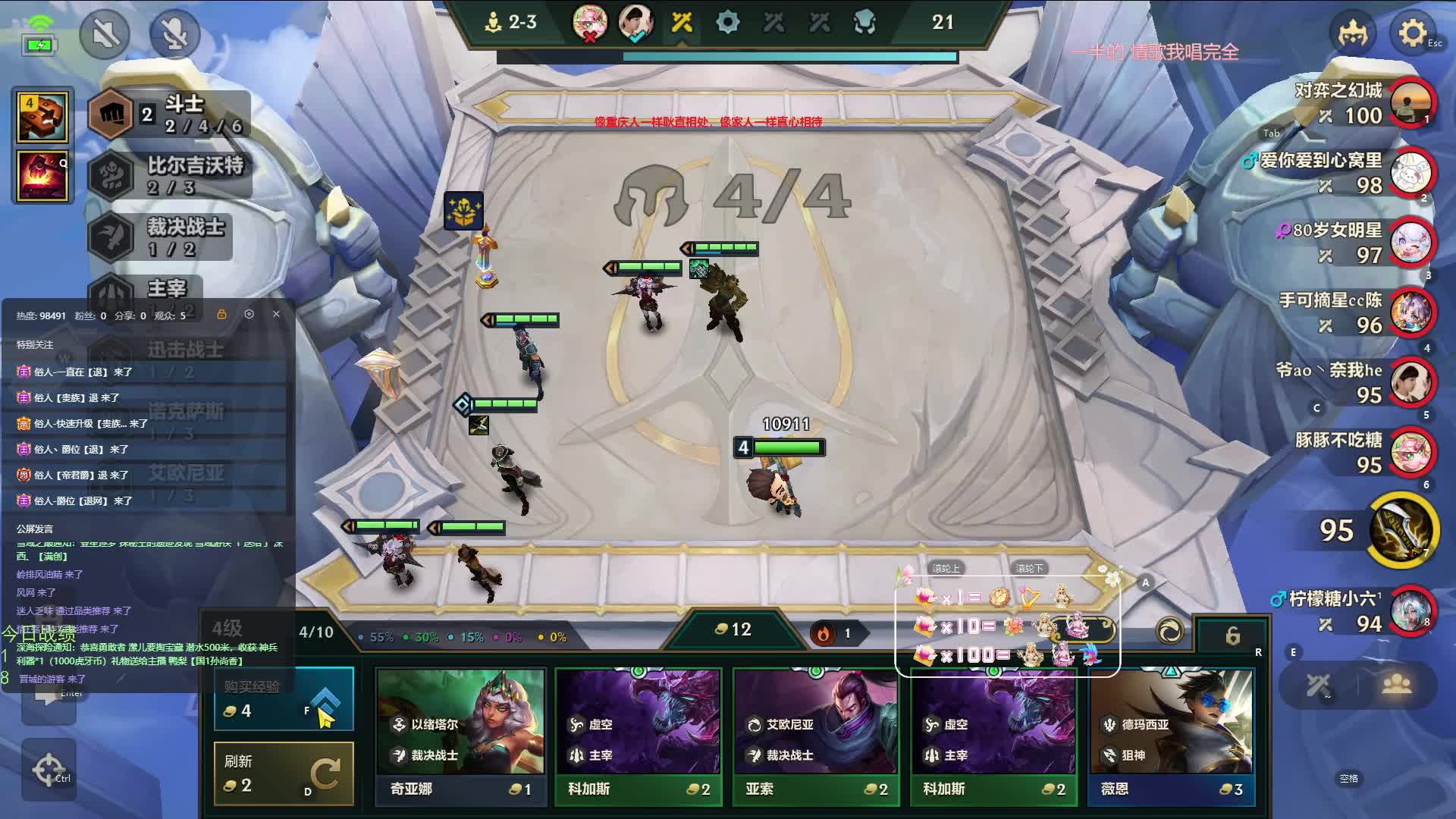Toggle the muted speaker icon
The height and width of the screenshot is (819, 1456).
coord(105,34)
